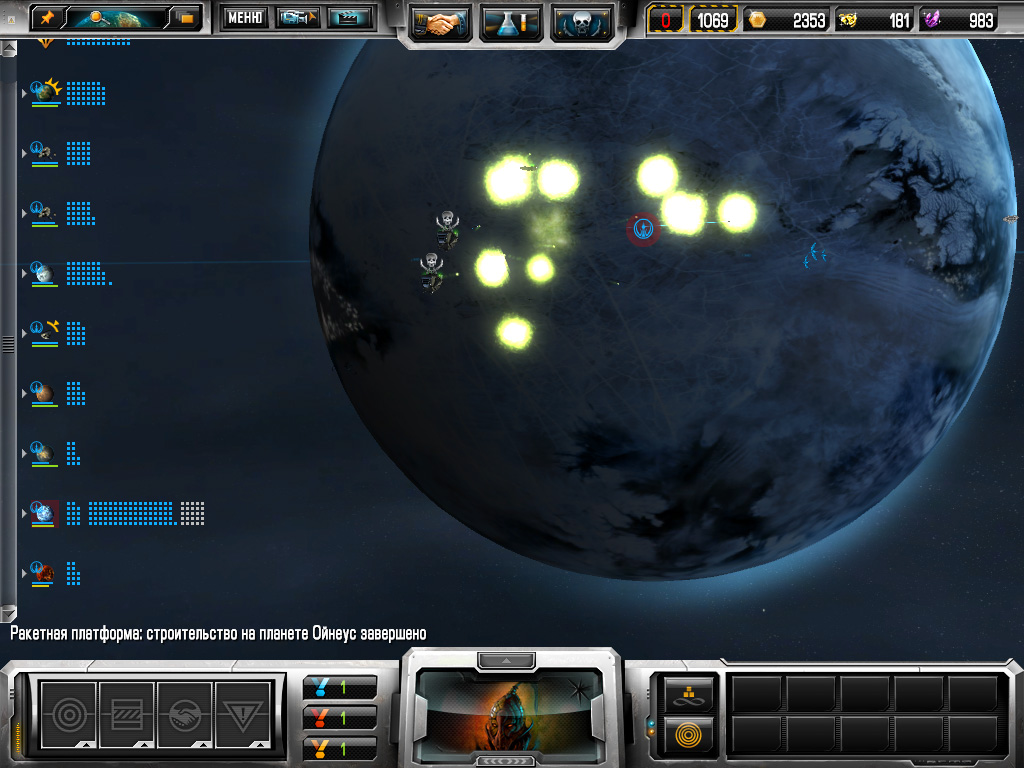The width and height of the screenshot is (1024, 768).
Task: Open the clapperboard cinematic button
Action: (349, 17)
